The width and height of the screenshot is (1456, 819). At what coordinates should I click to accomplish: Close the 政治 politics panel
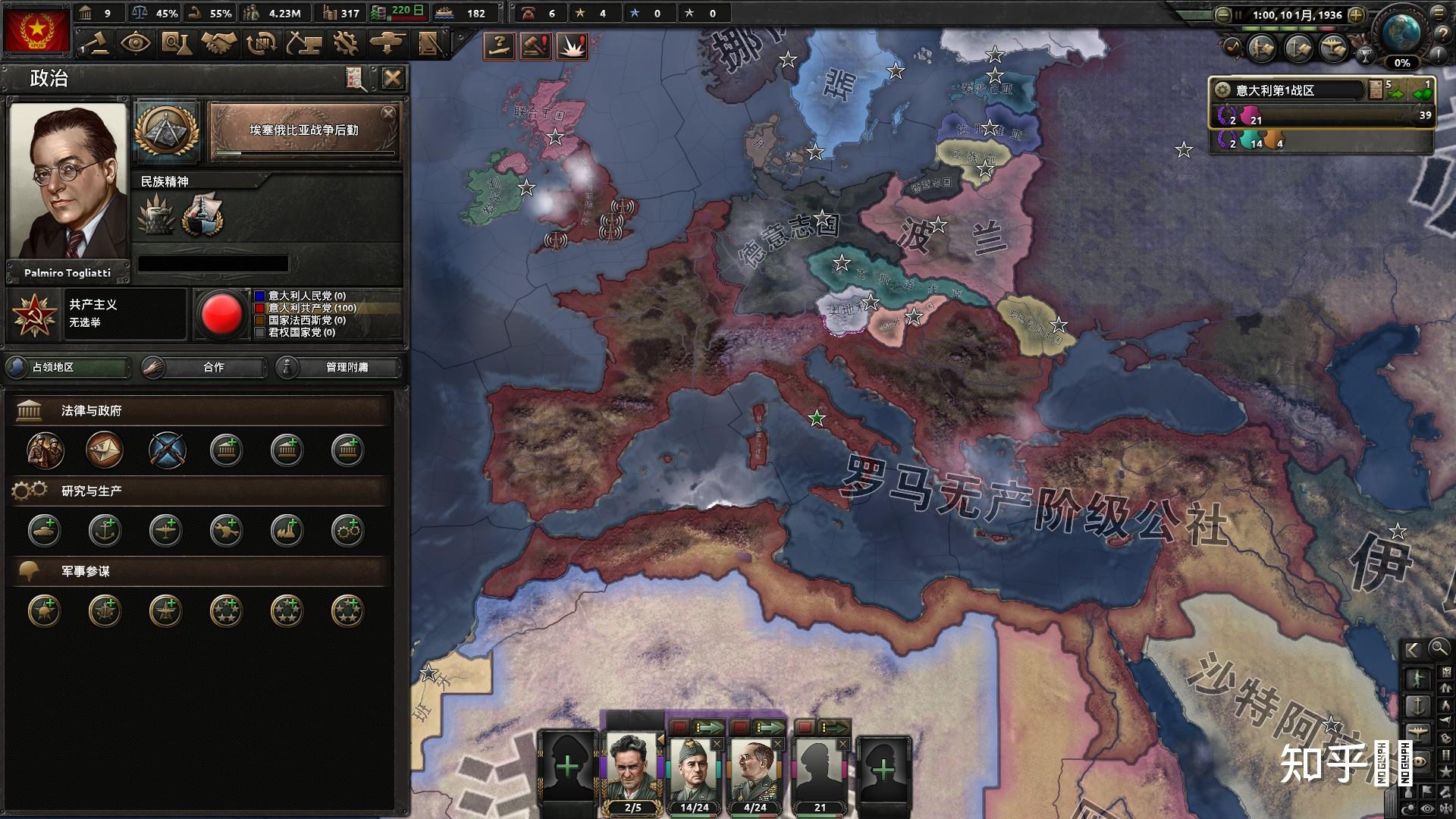pos(392,78)
